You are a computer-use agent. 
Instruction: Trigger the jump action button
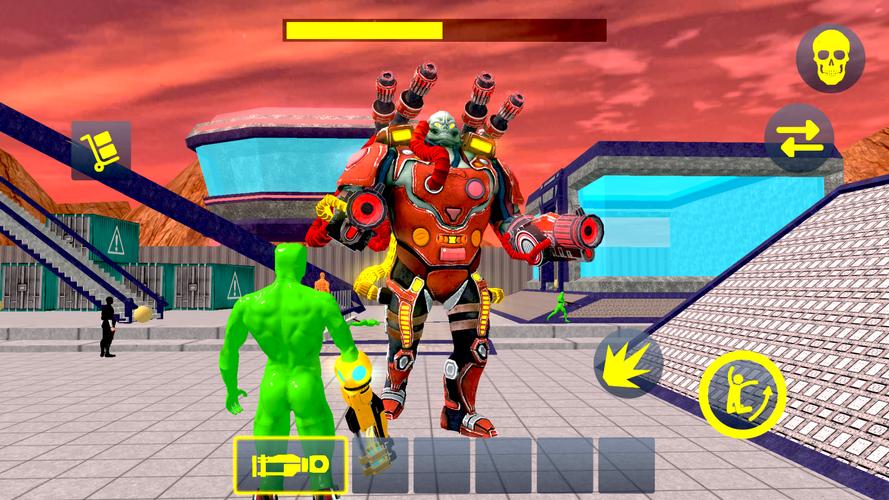pyautogui.click(x=742, y=394)
